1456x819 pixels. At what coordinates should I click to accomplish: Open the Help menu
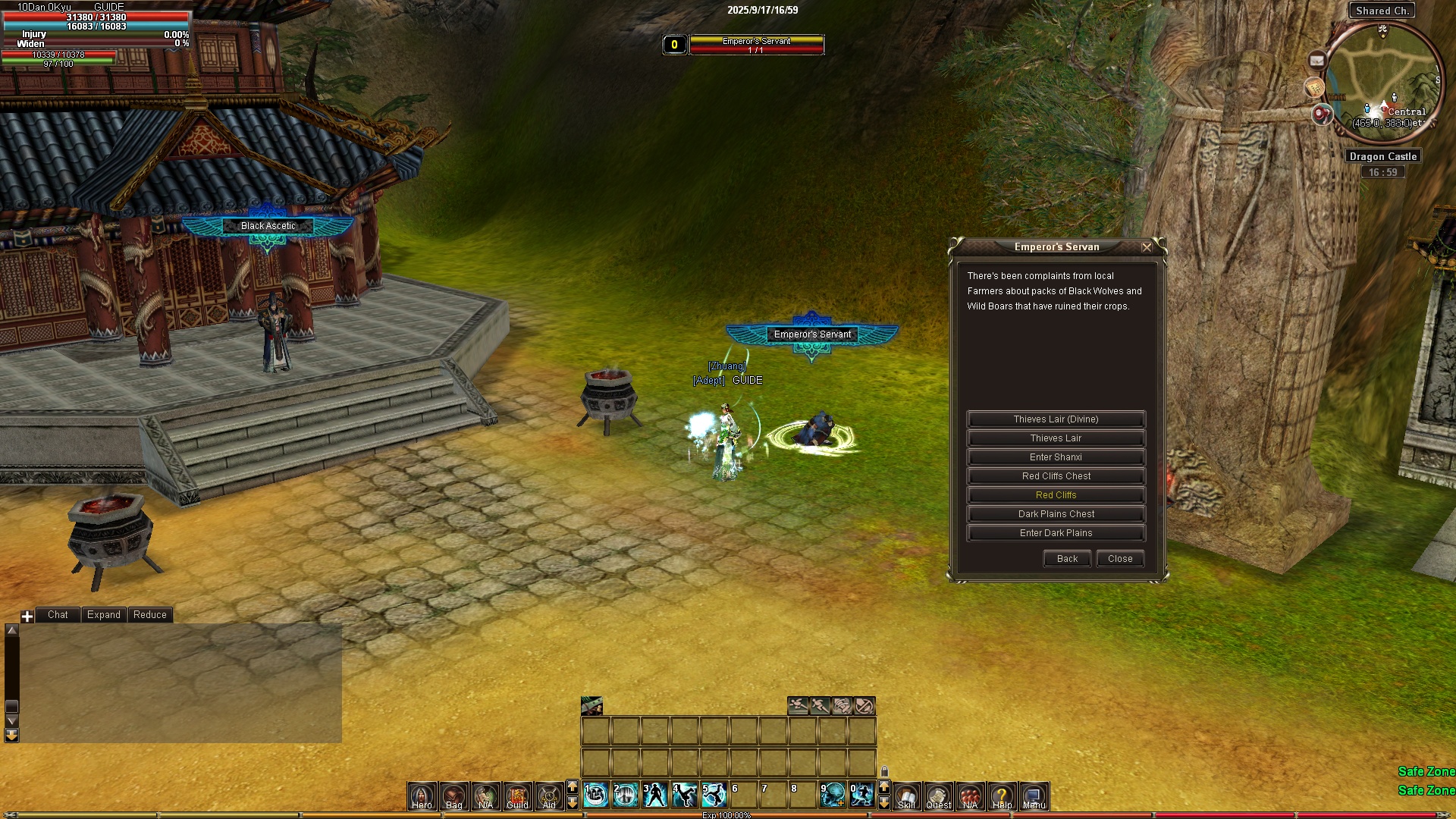pyautogui.click(x=1002, y=796)
